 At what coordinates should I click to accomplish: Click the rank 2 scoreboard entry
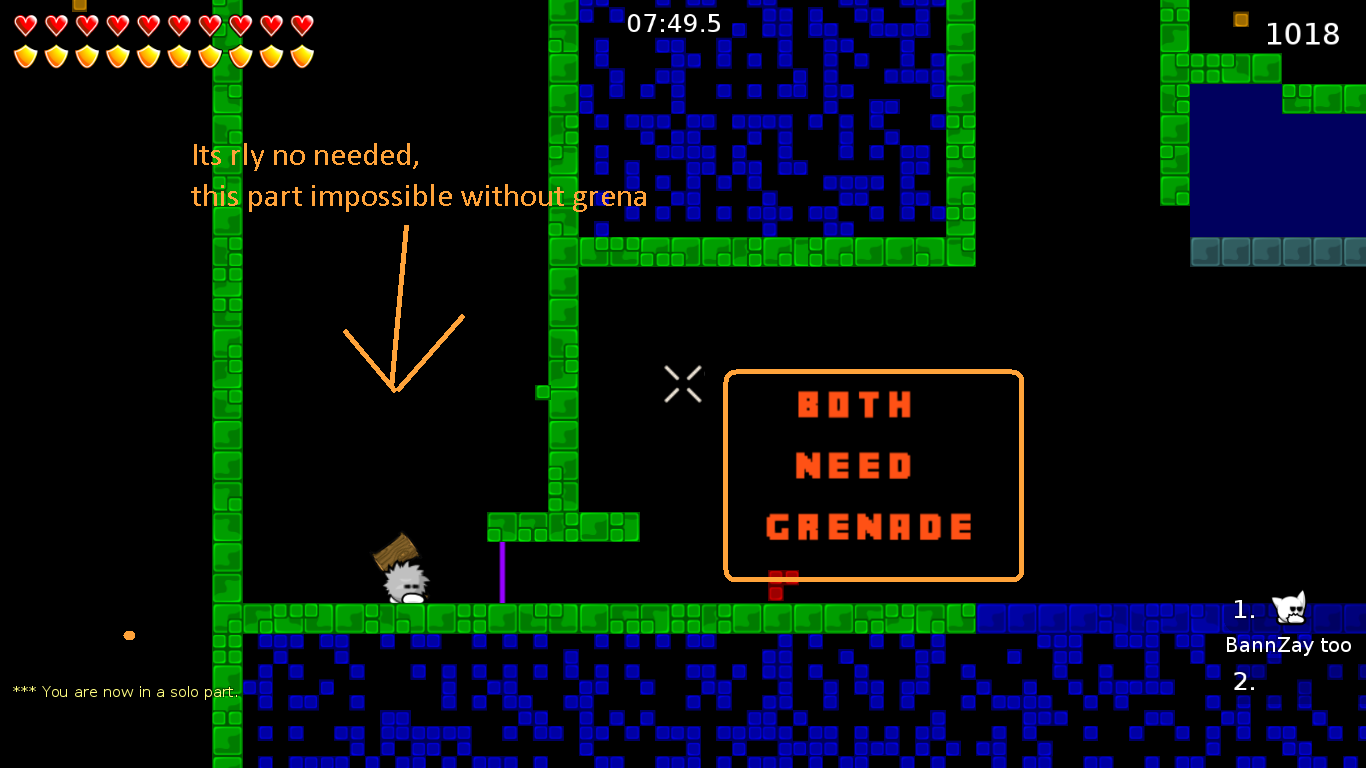(1244, 683)
